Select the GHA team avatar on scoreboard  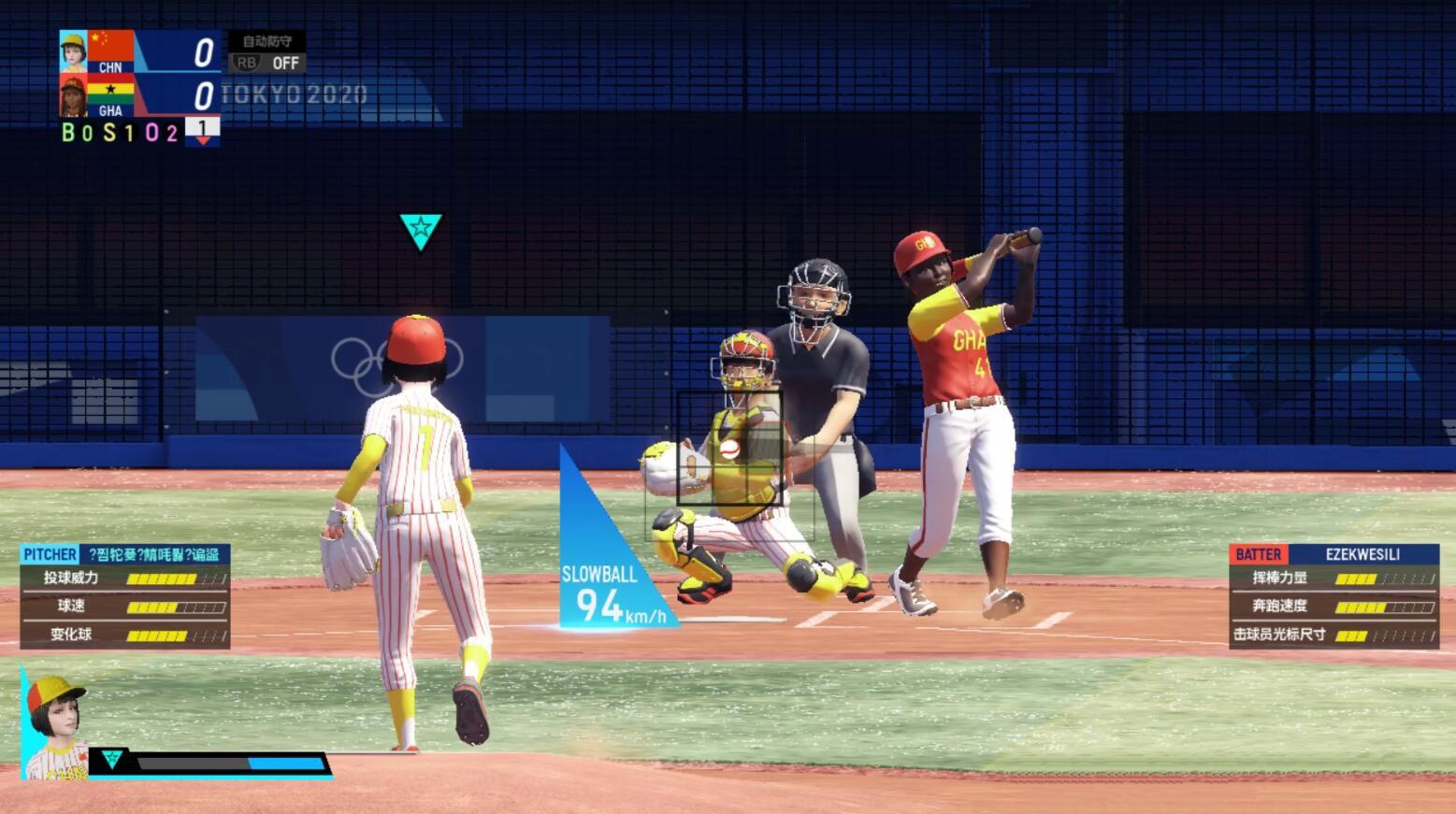tap(73, 95)
